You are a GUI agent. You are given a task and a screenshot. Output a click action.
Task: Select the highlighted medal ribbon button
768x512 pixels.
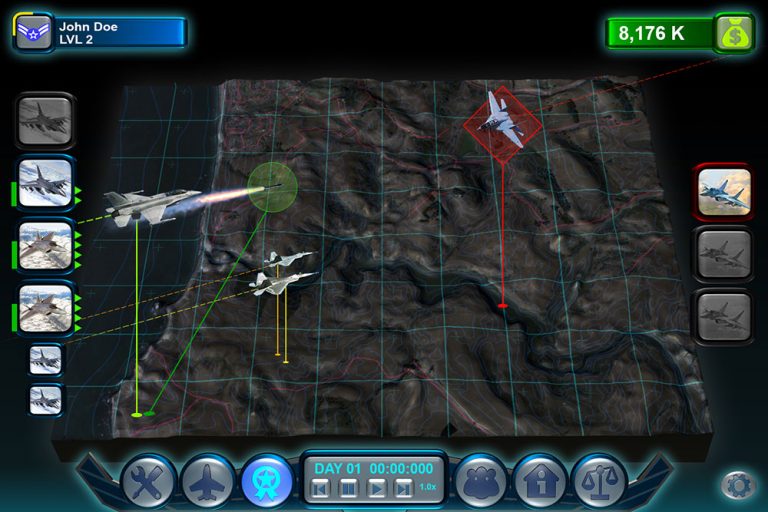[x=267, y=482]
